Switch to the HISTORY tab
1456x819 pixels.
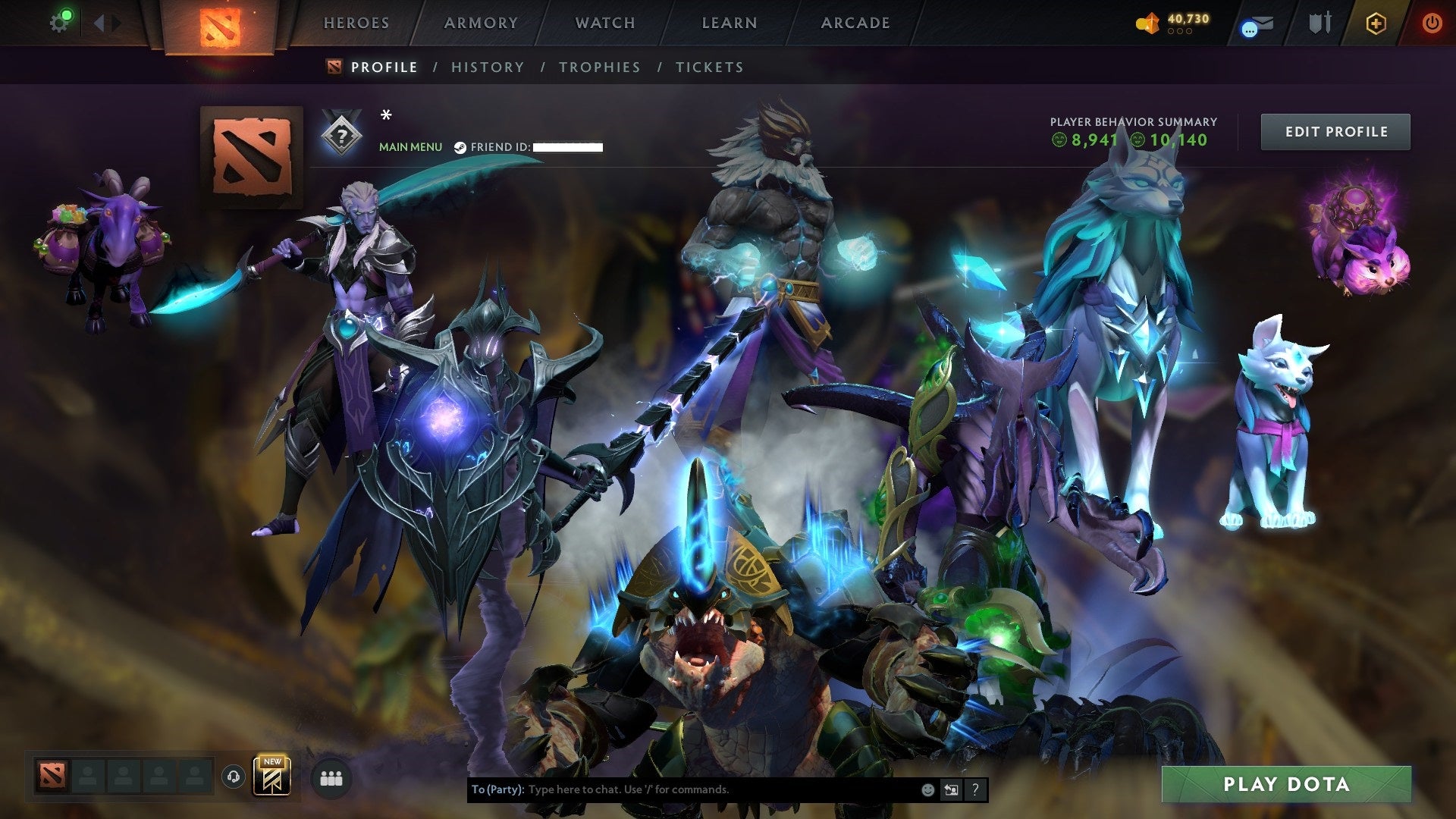pyautogui.click(x=487, y=67)
